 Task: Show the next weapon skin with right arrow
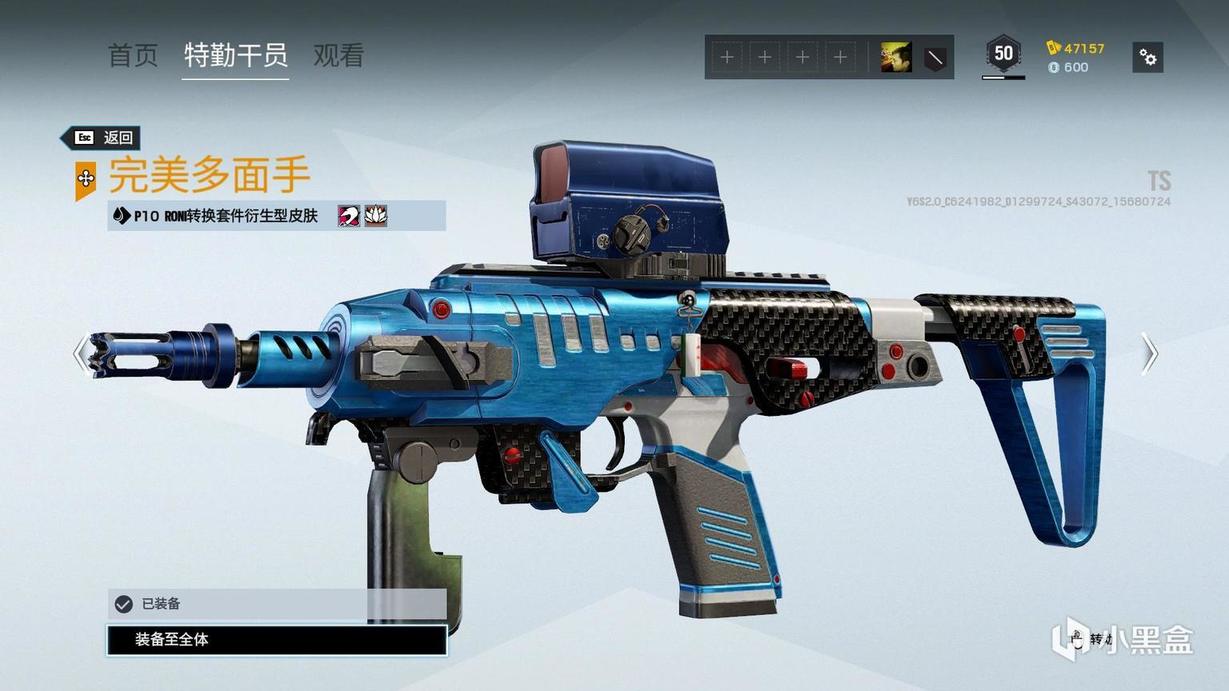click(1149, 353)
